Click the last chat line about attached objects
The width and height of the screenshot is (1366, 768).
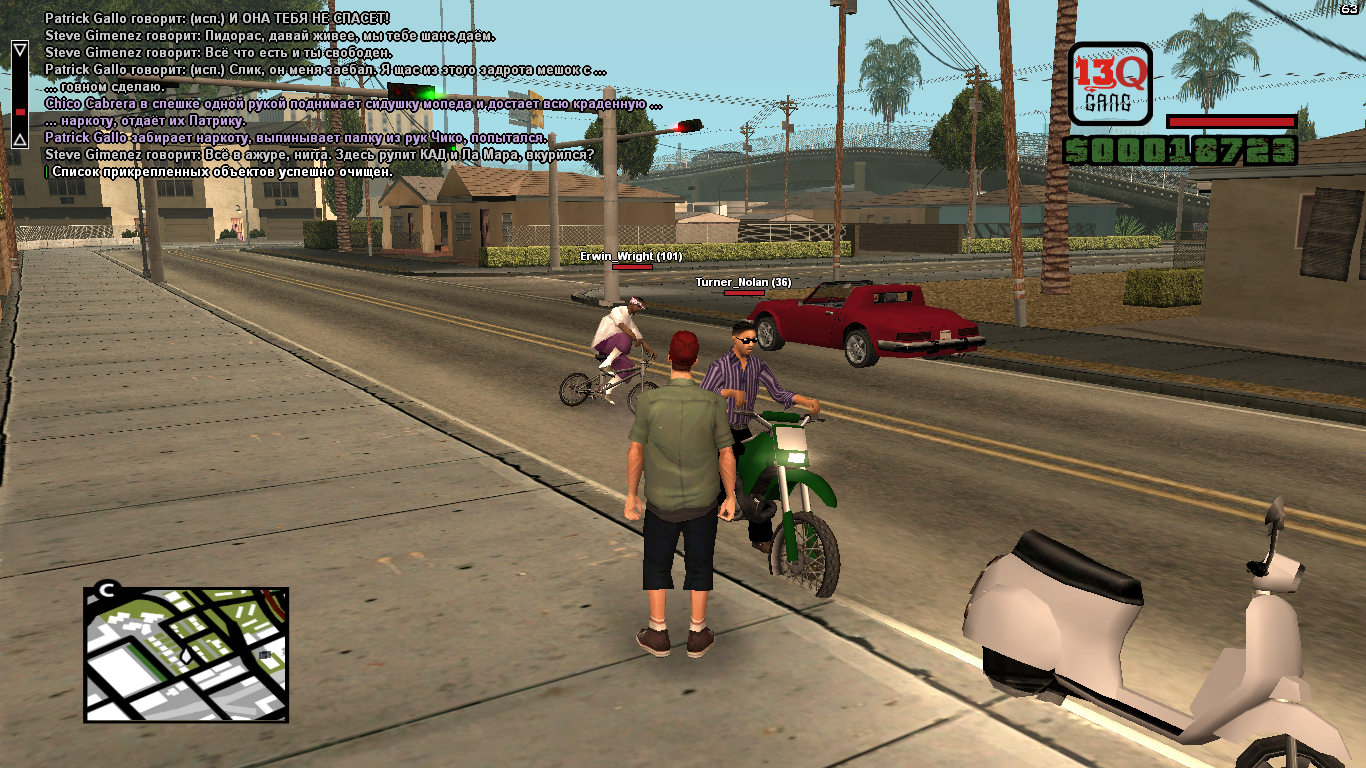[x=222, y=172]
